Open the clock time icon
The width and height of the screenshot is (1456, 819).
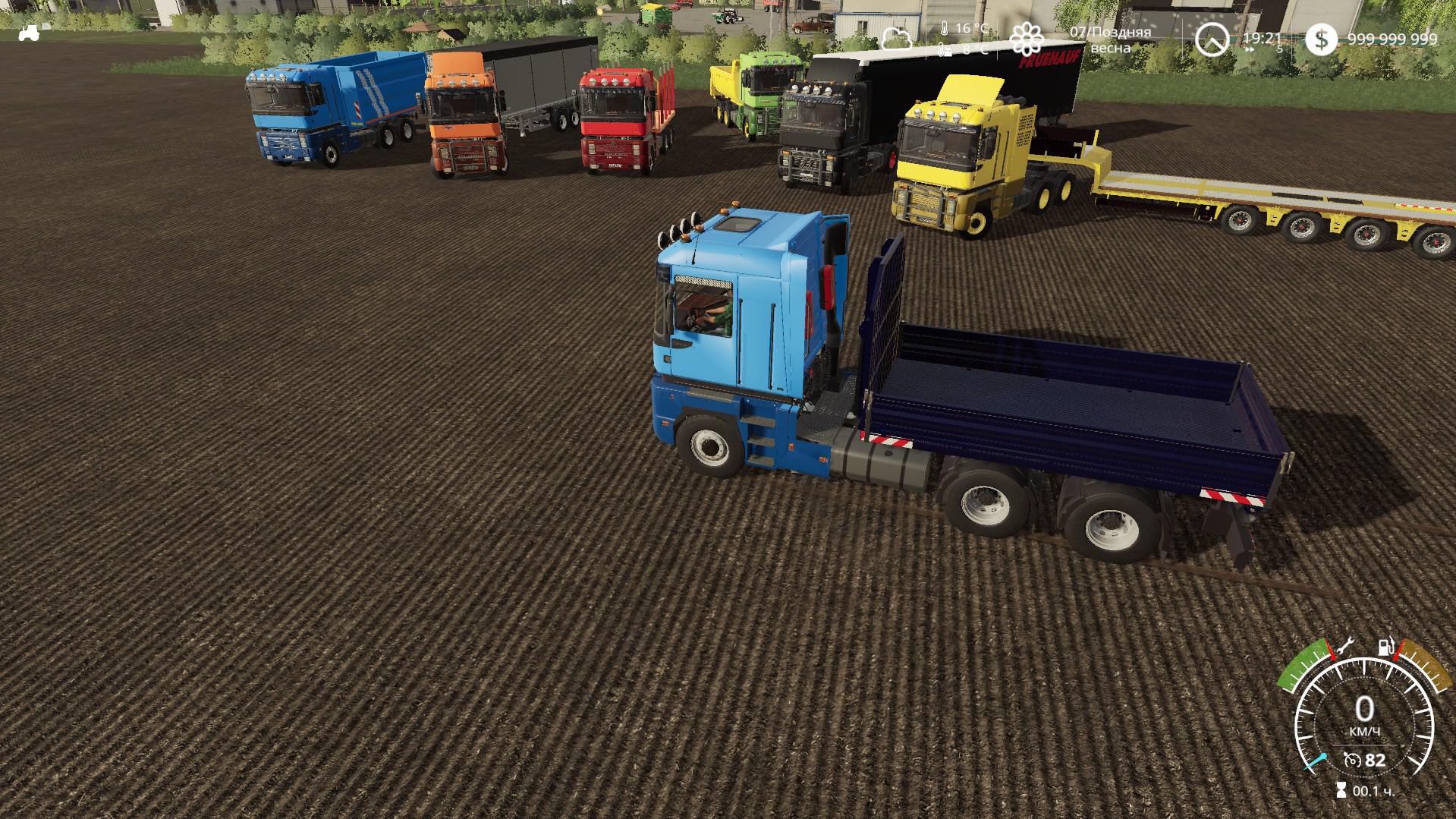pos(1211,39)
